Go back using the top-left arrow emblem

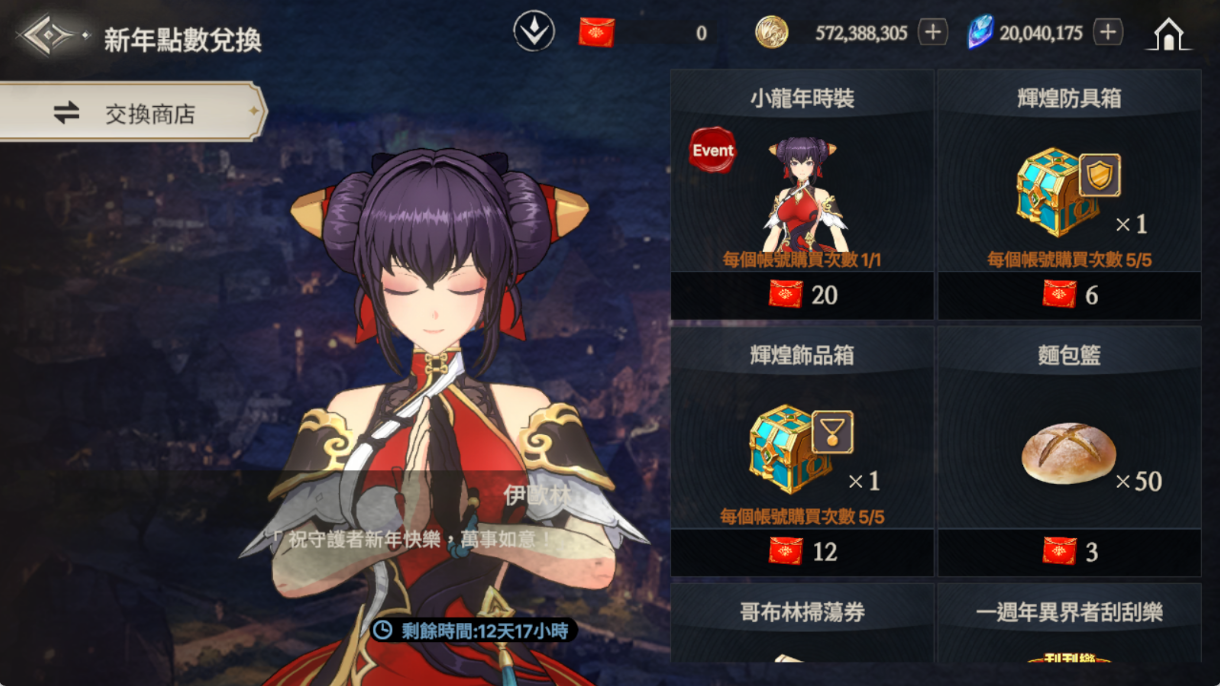(48, 37)
